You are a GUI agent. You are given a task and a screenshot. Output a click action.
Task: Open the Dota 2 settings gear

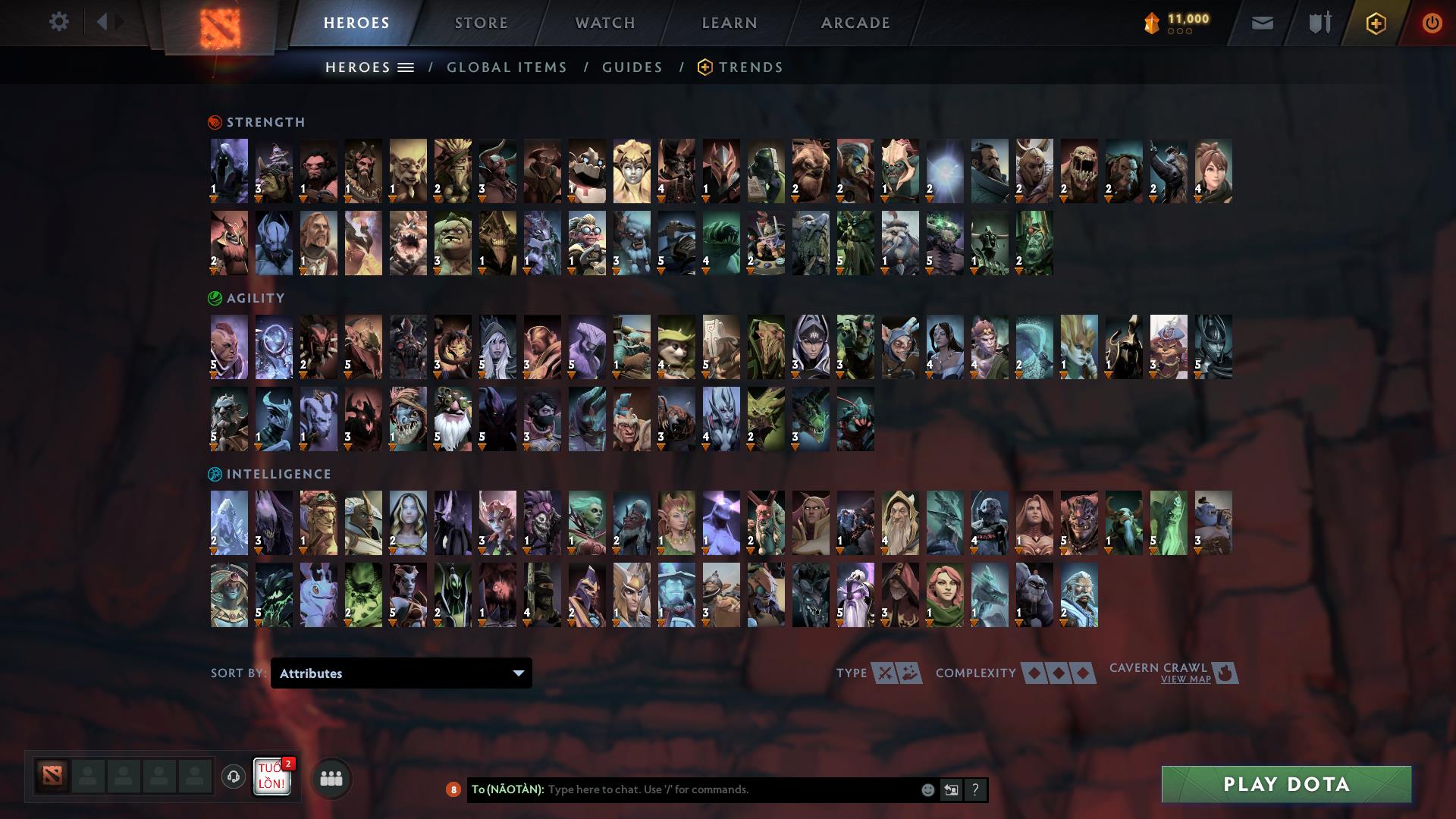[59, 22]
